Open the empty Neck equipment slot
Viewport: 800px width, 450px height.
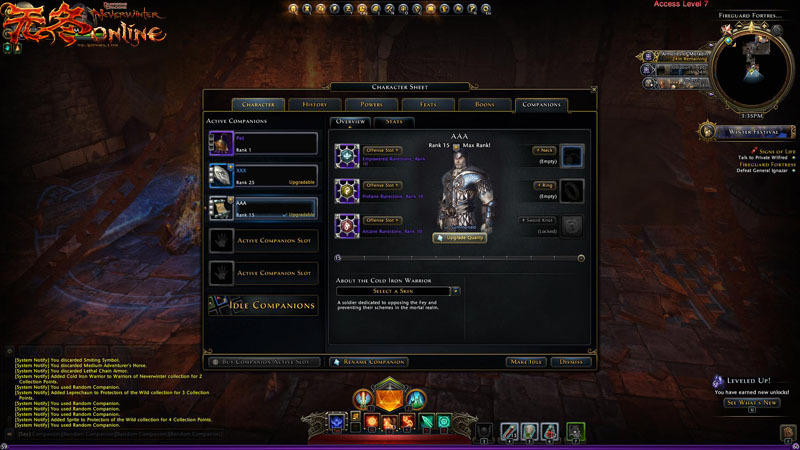(572, 155)
